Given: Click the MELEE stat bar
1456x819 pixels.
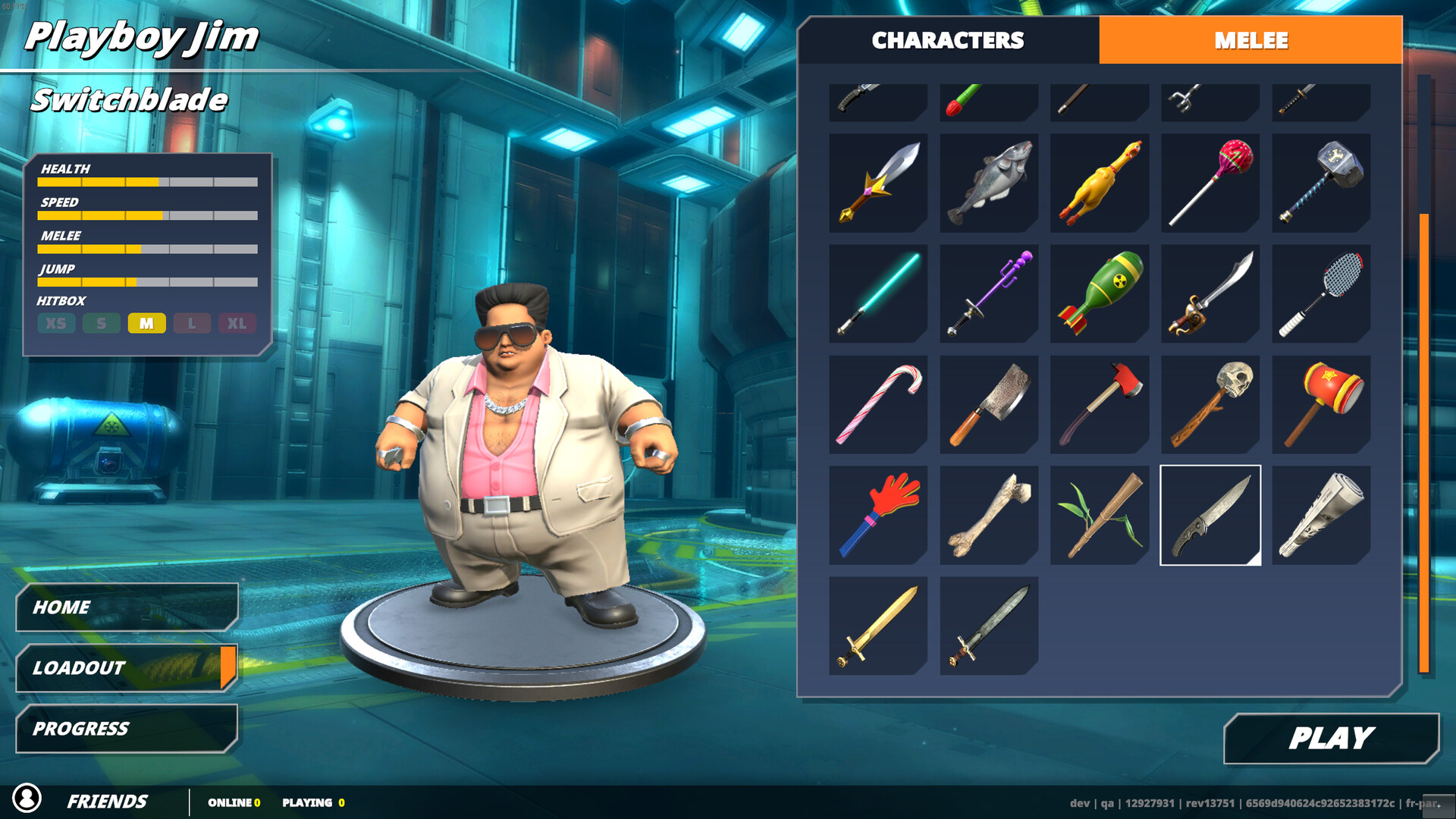Looking at the screenshot, I should click(x=148, y=248).
